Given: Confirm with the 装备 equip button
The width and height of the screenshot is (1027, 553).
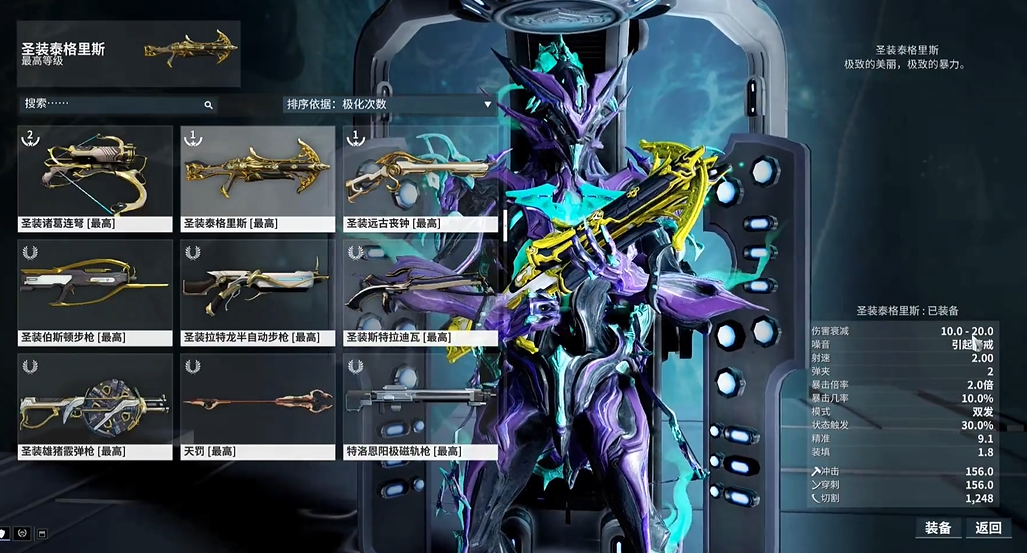Looking at the screenshot, I should coord(937,527).
